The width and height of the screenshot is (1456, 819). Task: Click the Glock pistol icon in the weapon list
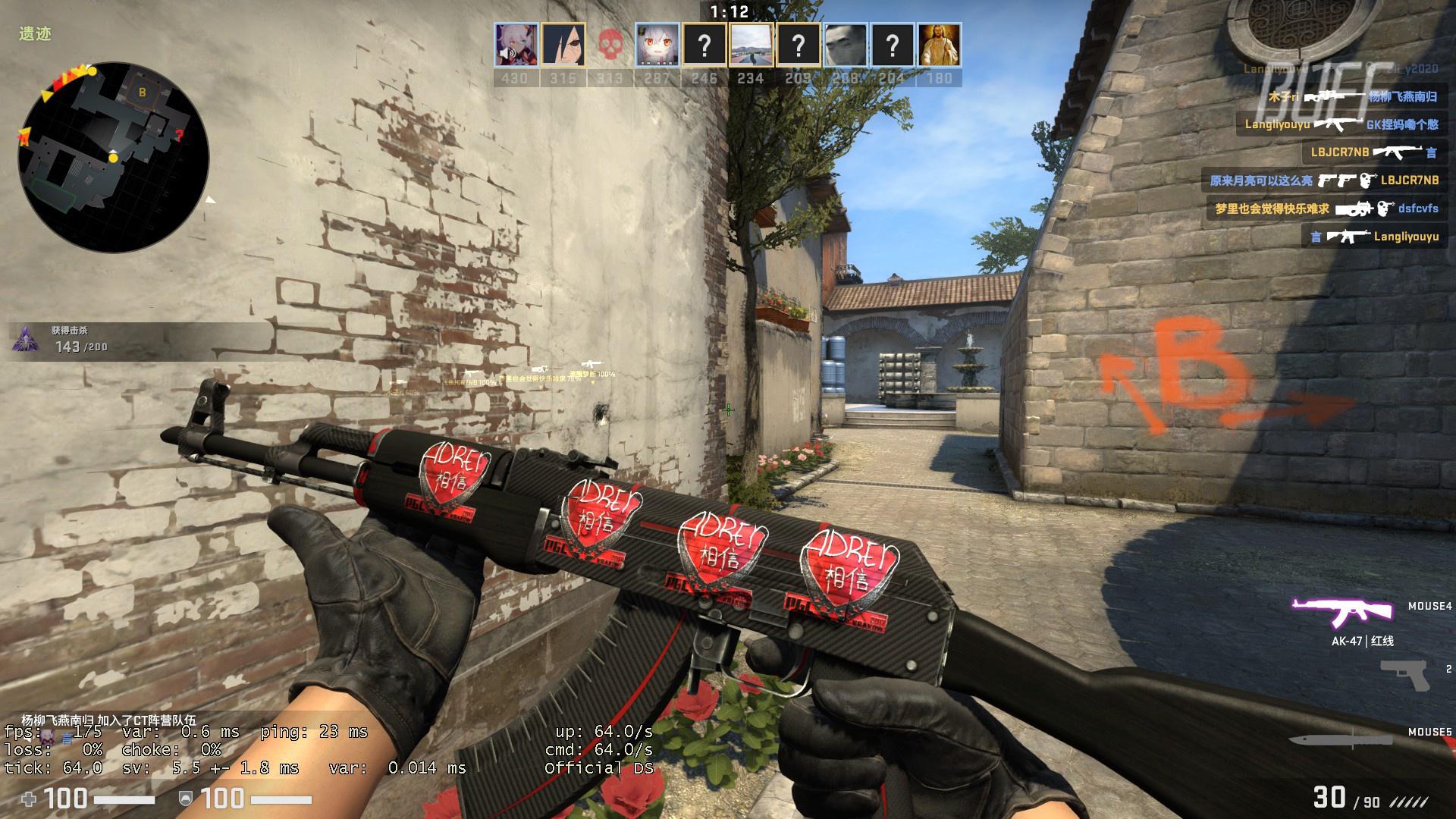(1404, 673)
